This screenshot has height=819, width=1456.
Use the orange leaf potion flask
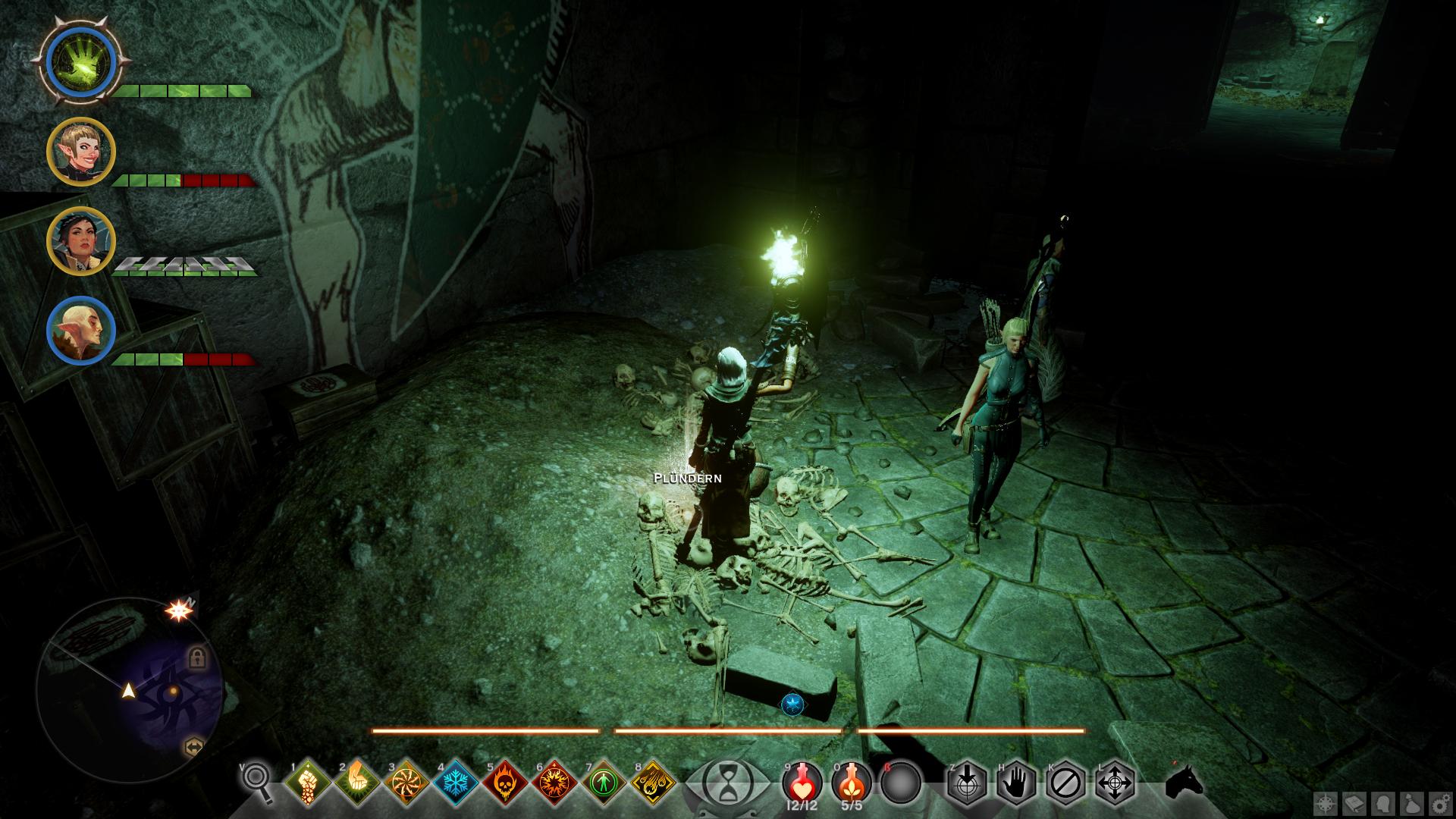point(851,781)
